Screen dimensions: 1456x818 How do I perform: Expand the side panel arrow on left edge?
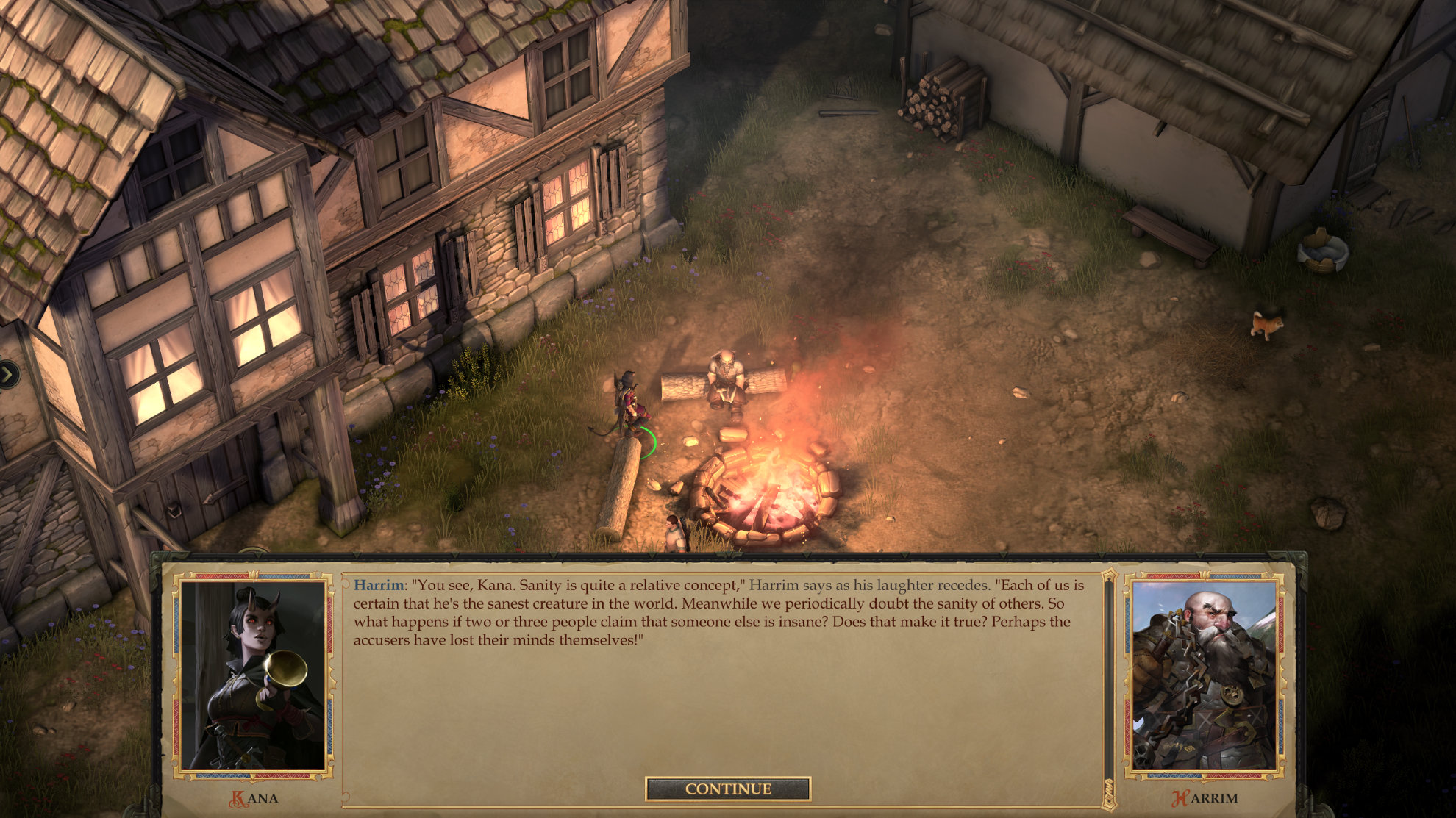(8, 375)
